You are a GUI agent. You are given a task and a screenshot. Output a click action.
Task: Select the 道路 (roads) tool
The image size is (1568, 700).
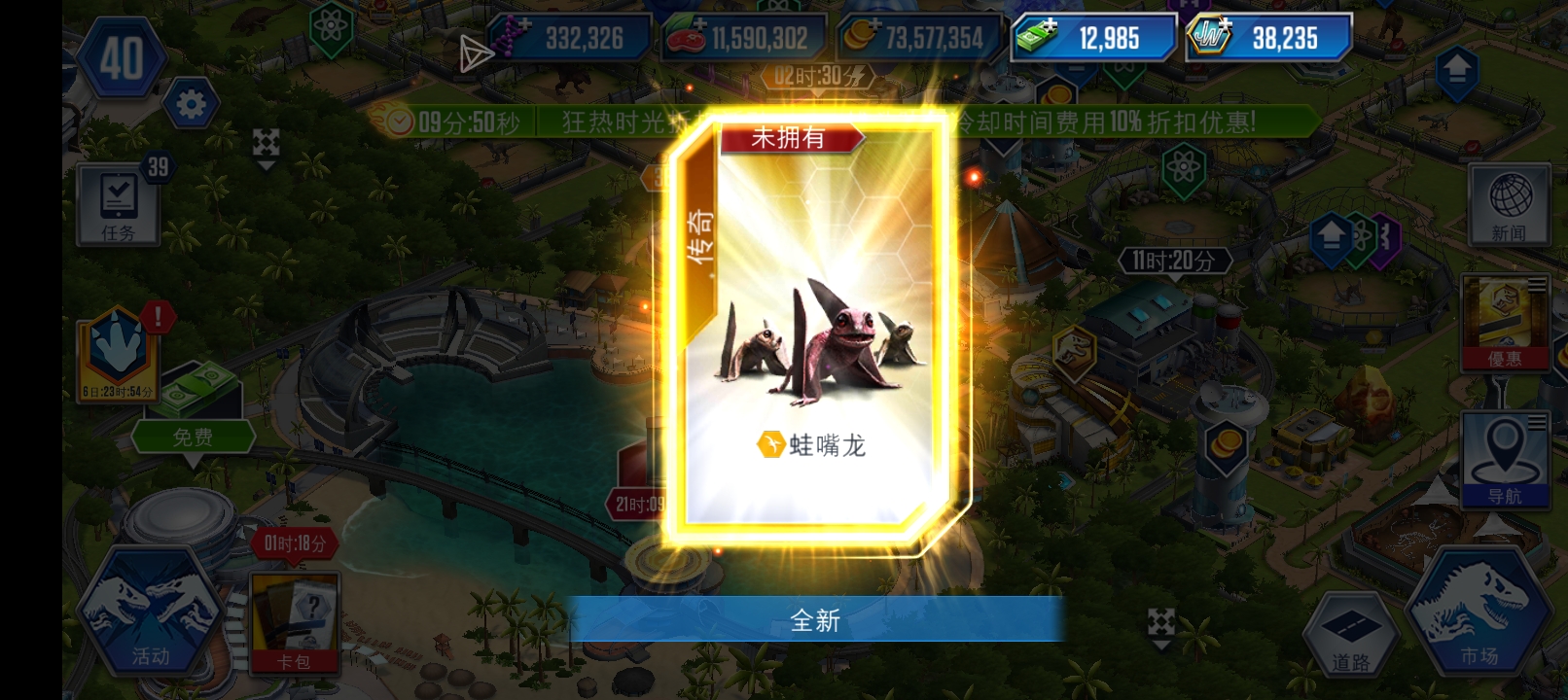1352,632
